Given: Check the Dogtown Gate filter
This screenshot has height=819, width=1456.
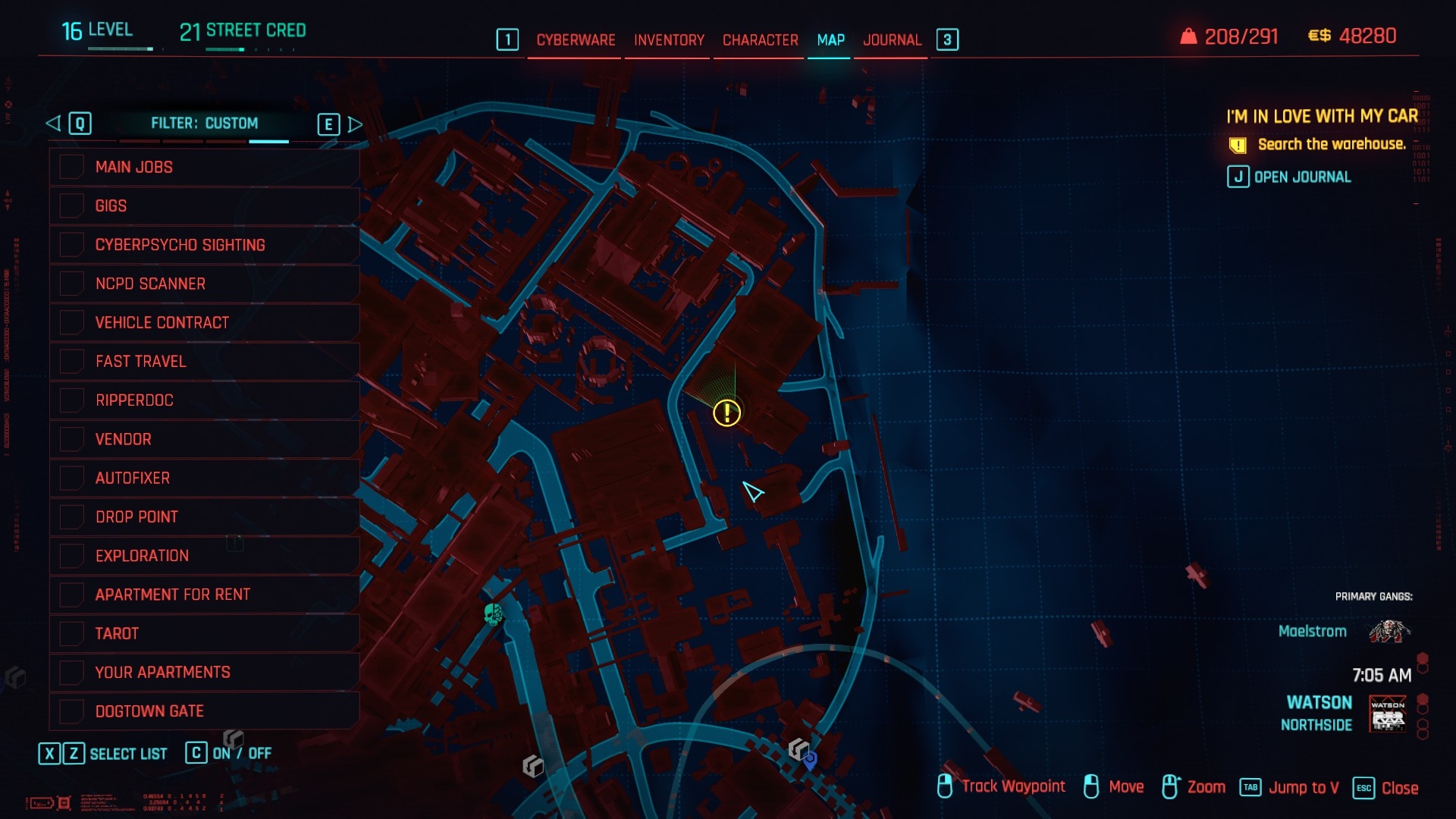Looking at the screenshot, I should pyautogui.click(x=72, y=711).
